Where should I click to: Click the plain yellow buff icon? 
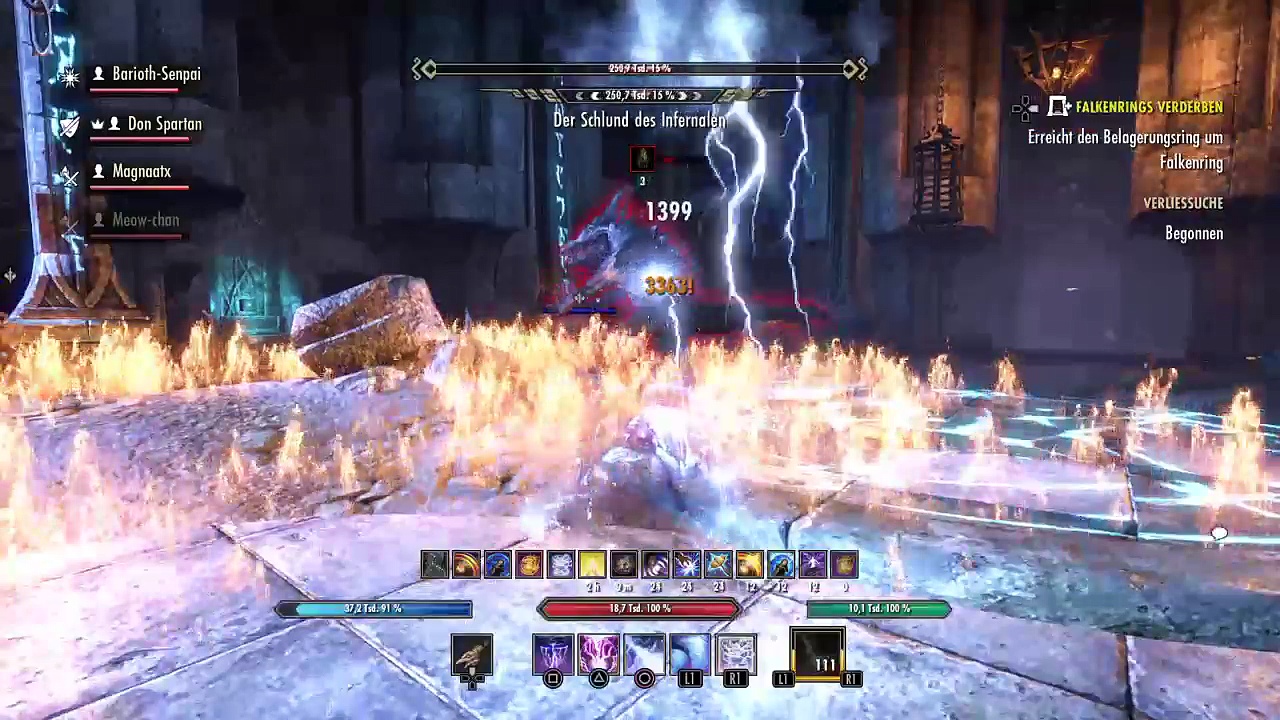tap(592, 565)
